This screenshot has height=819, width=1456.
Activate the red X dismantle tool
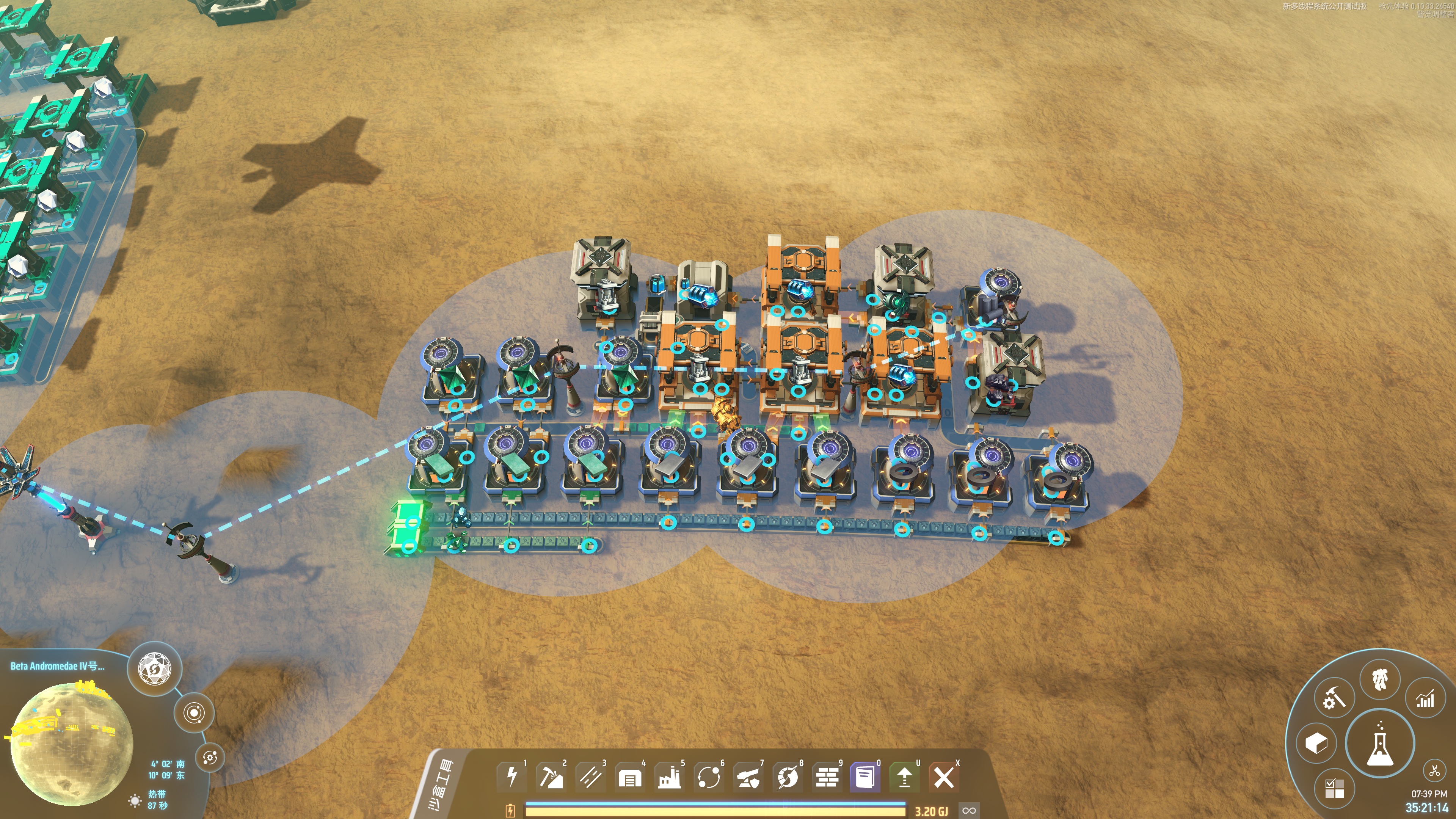pos(943,777)
